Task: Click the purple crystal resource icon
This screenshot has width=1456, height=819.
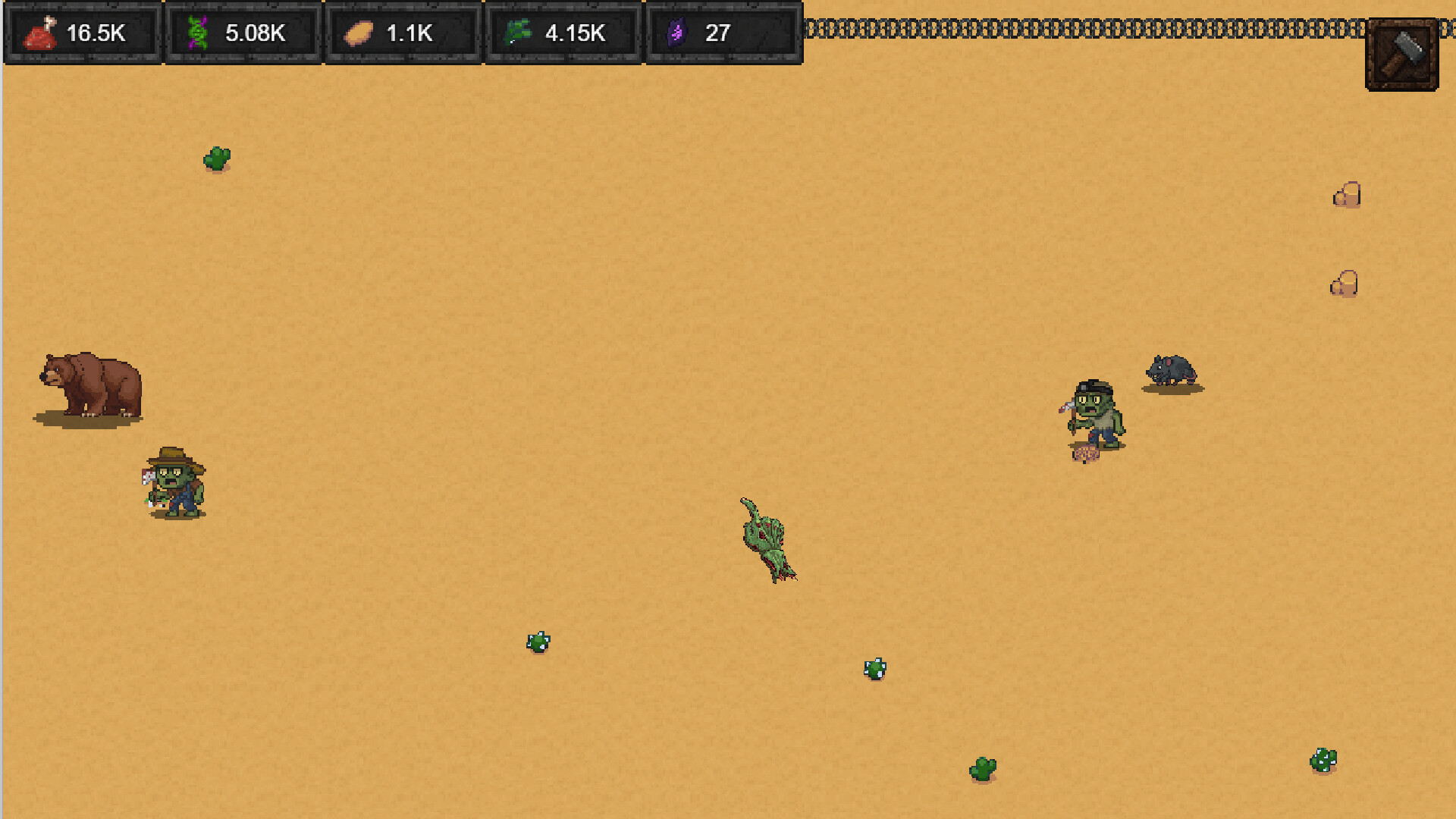Action: tap(679, 32)
